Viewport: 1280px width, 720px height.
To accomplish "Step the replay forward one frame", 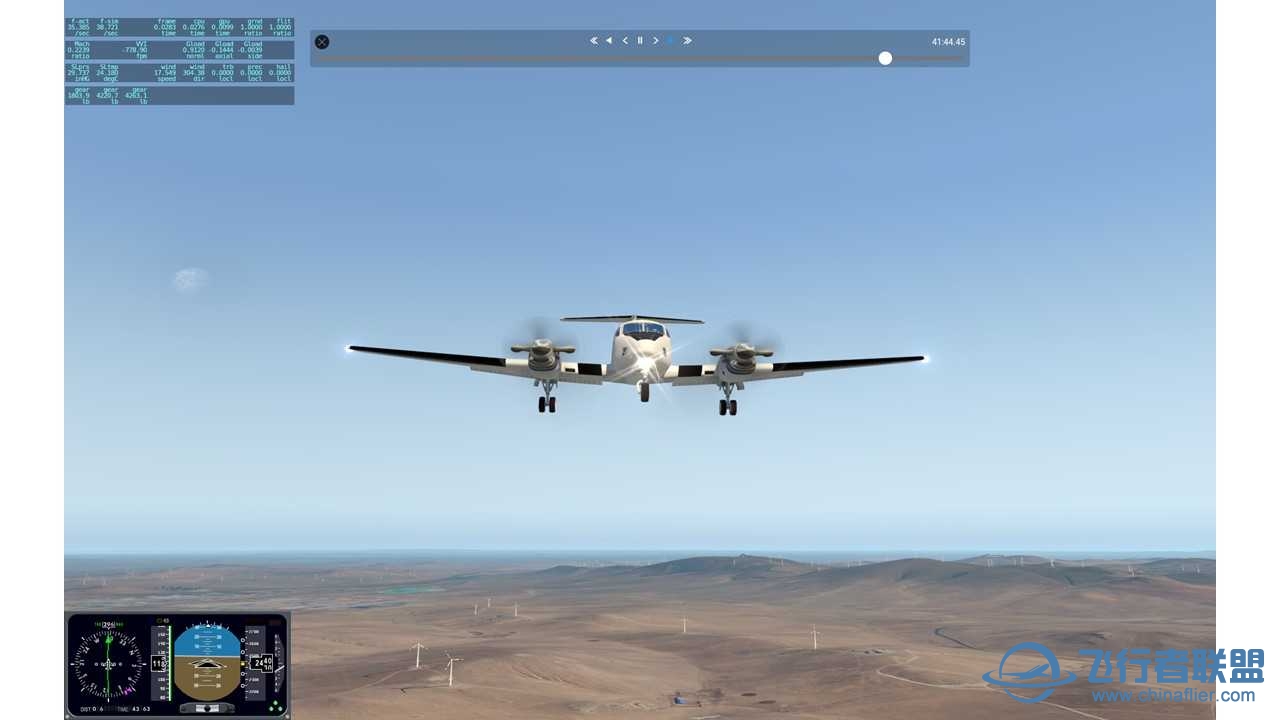I will point(656,41).
